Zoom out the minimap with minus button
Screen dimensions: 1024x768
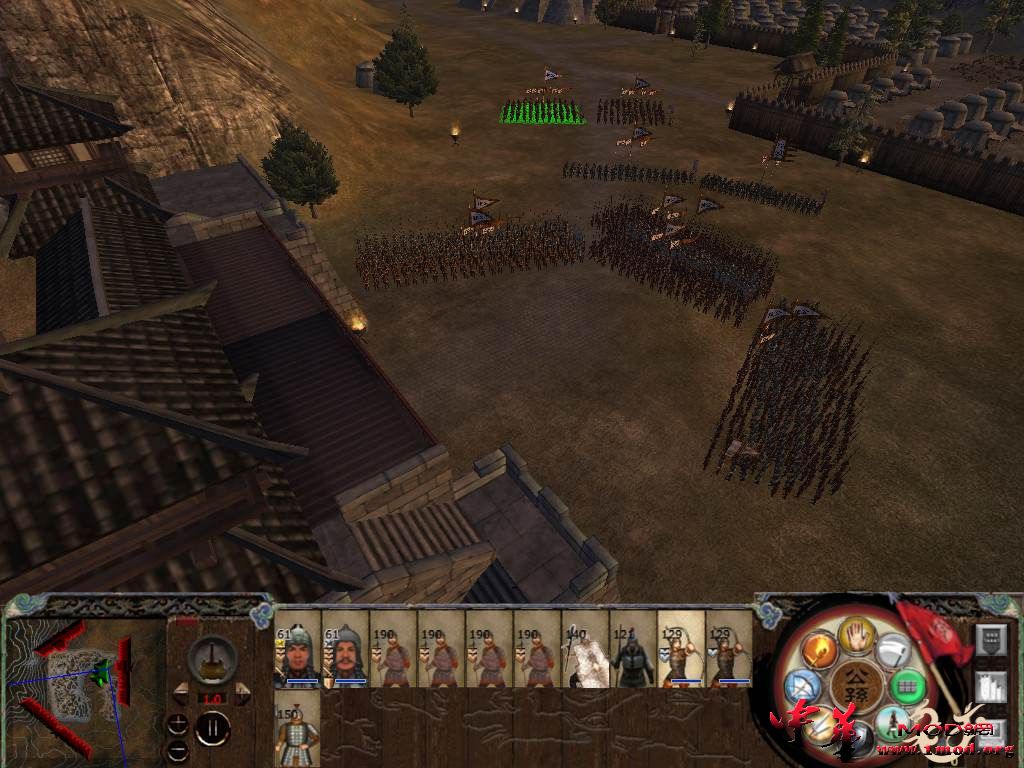[x=178, y=748]
